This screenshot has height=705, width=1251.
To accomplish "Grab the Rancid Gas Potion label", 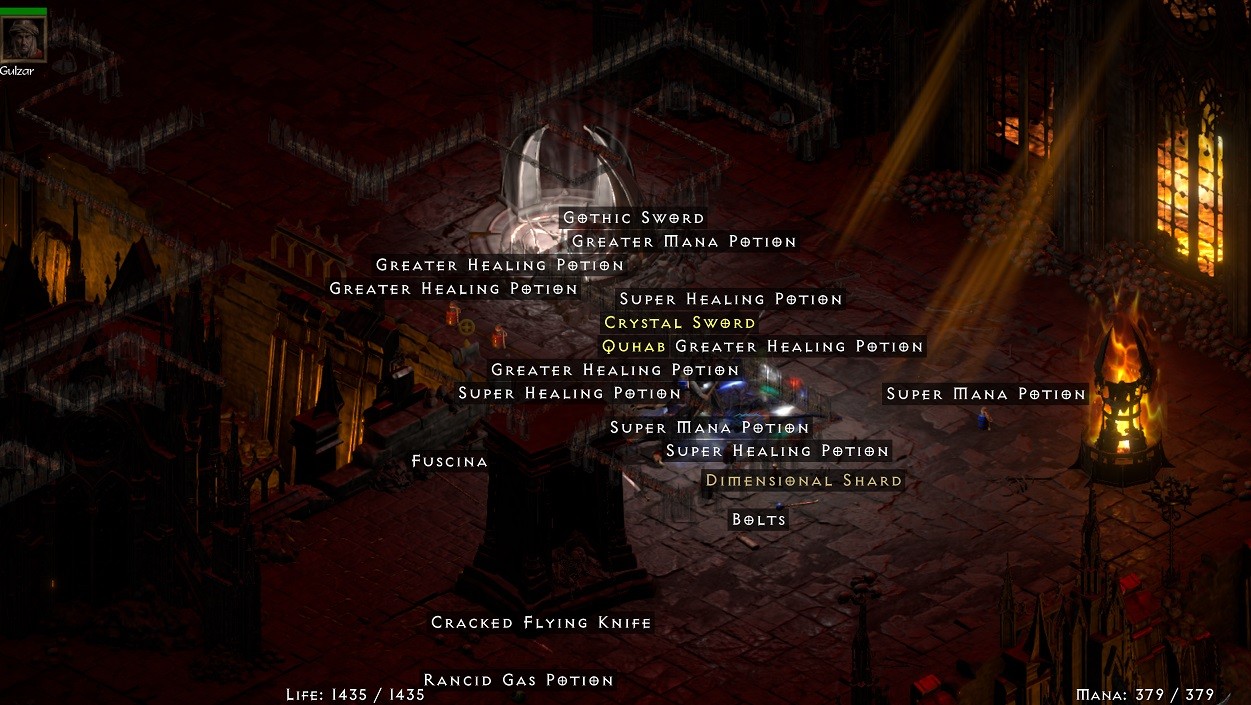I will pyautogui.click(x=518, y=680).
